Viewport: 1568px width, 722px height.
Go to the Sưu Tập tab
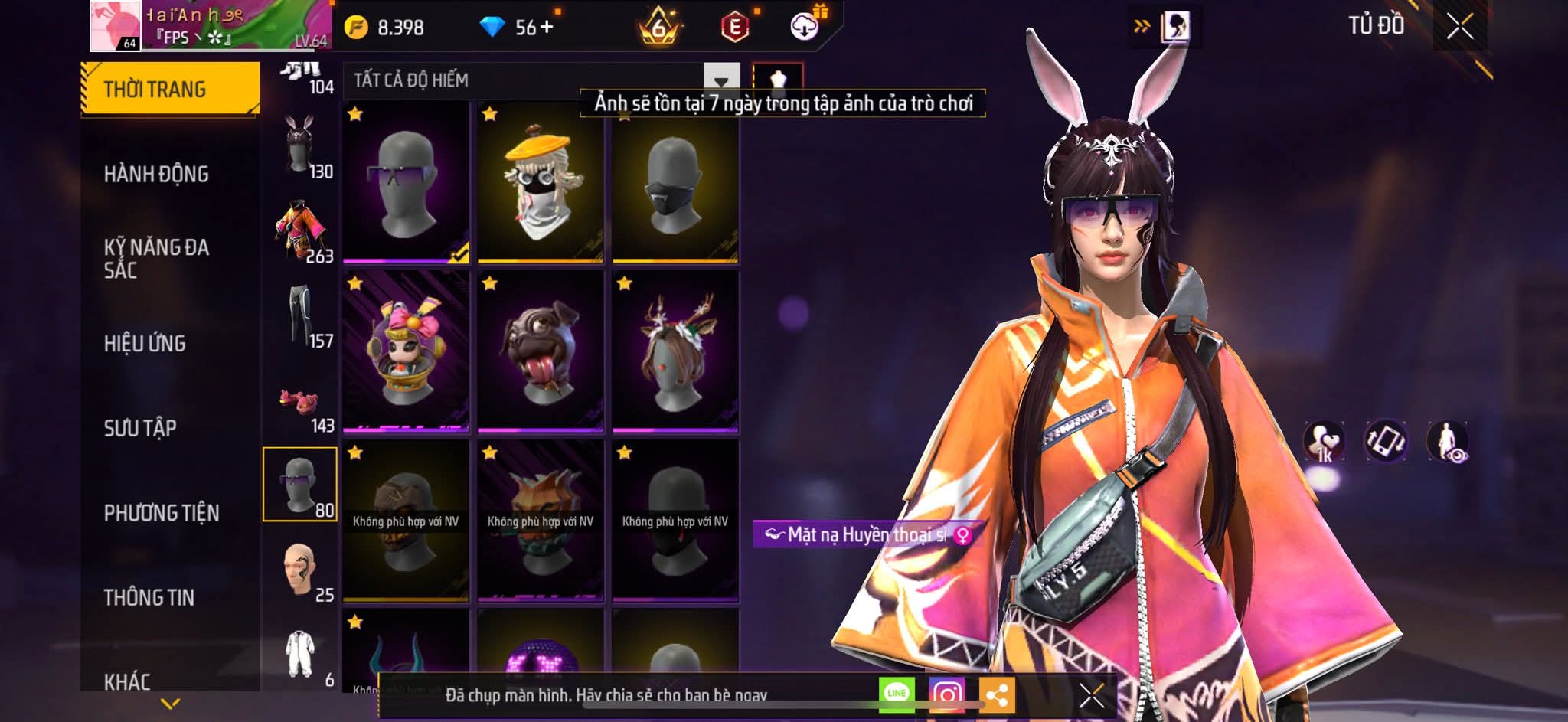(140, 427)
